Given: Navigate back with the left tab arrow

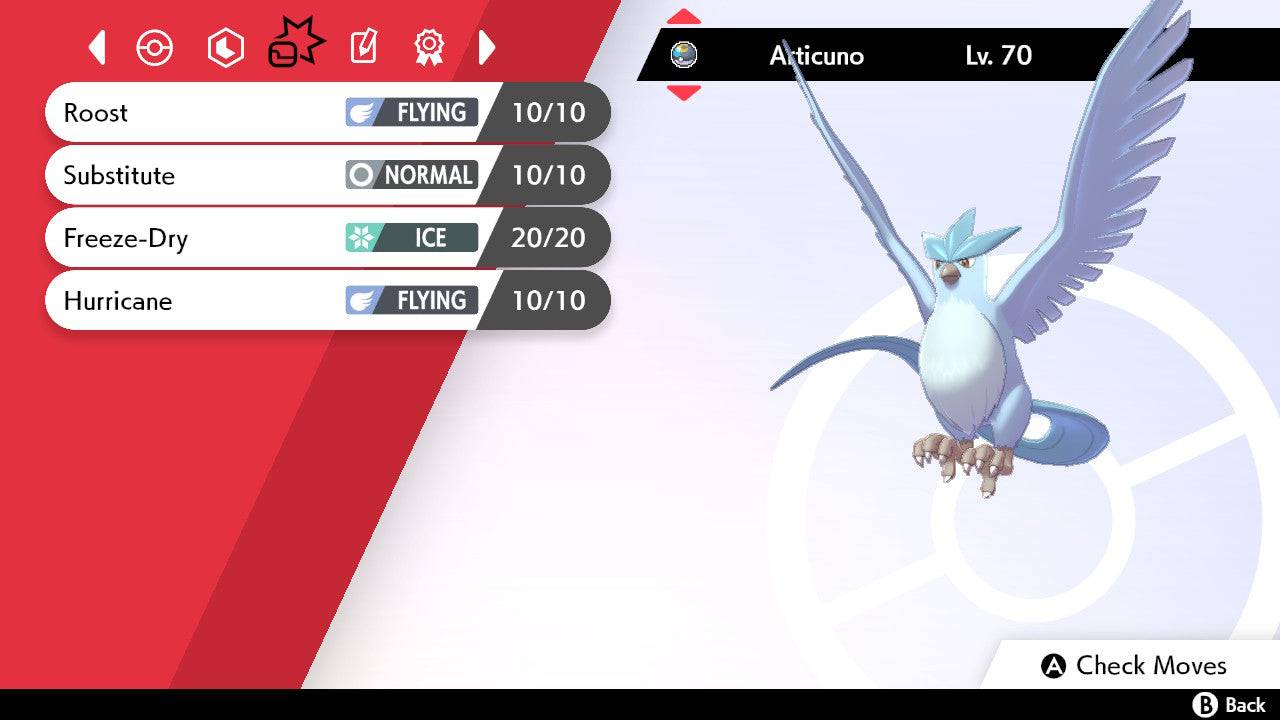Looking at the screenshot, I should pos(96,46).
